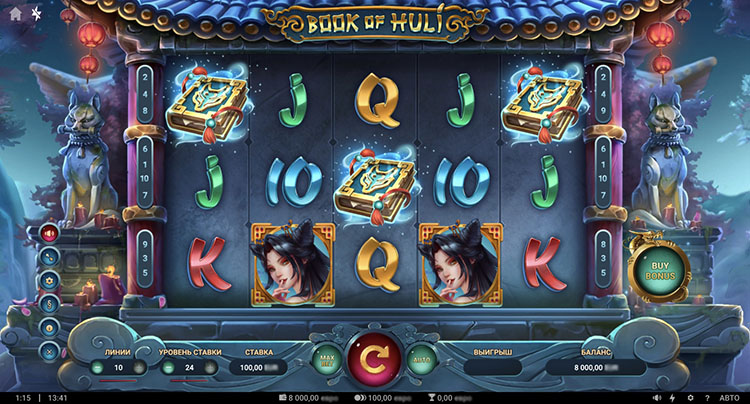
Task: Go to the home icon
Action: click(15, 14)
